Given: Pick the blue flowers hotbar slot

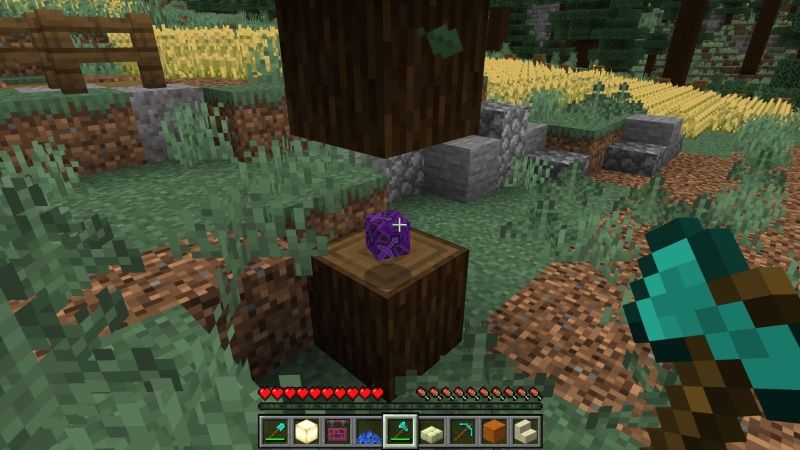Looking at the screenshot, I should pos(369,432).
